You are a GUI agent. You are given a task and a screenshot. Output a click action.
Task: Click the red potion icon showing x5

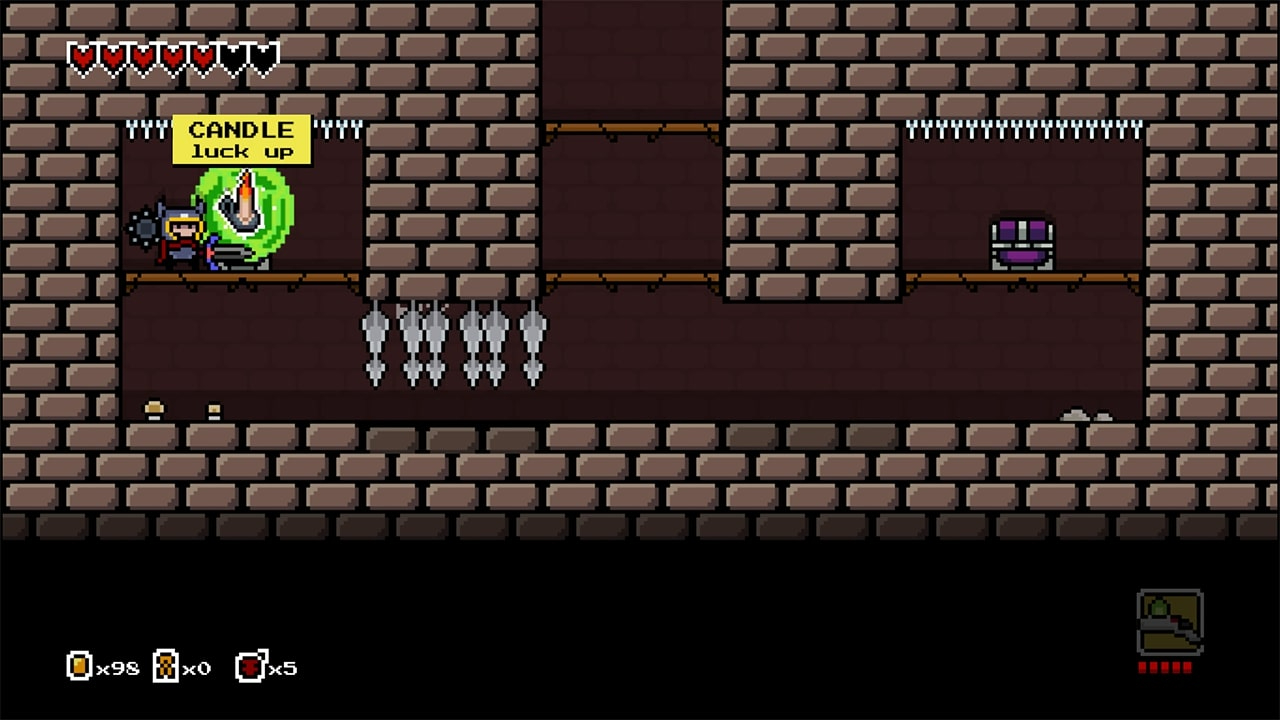pyautogui.click(x=248, y=668)
